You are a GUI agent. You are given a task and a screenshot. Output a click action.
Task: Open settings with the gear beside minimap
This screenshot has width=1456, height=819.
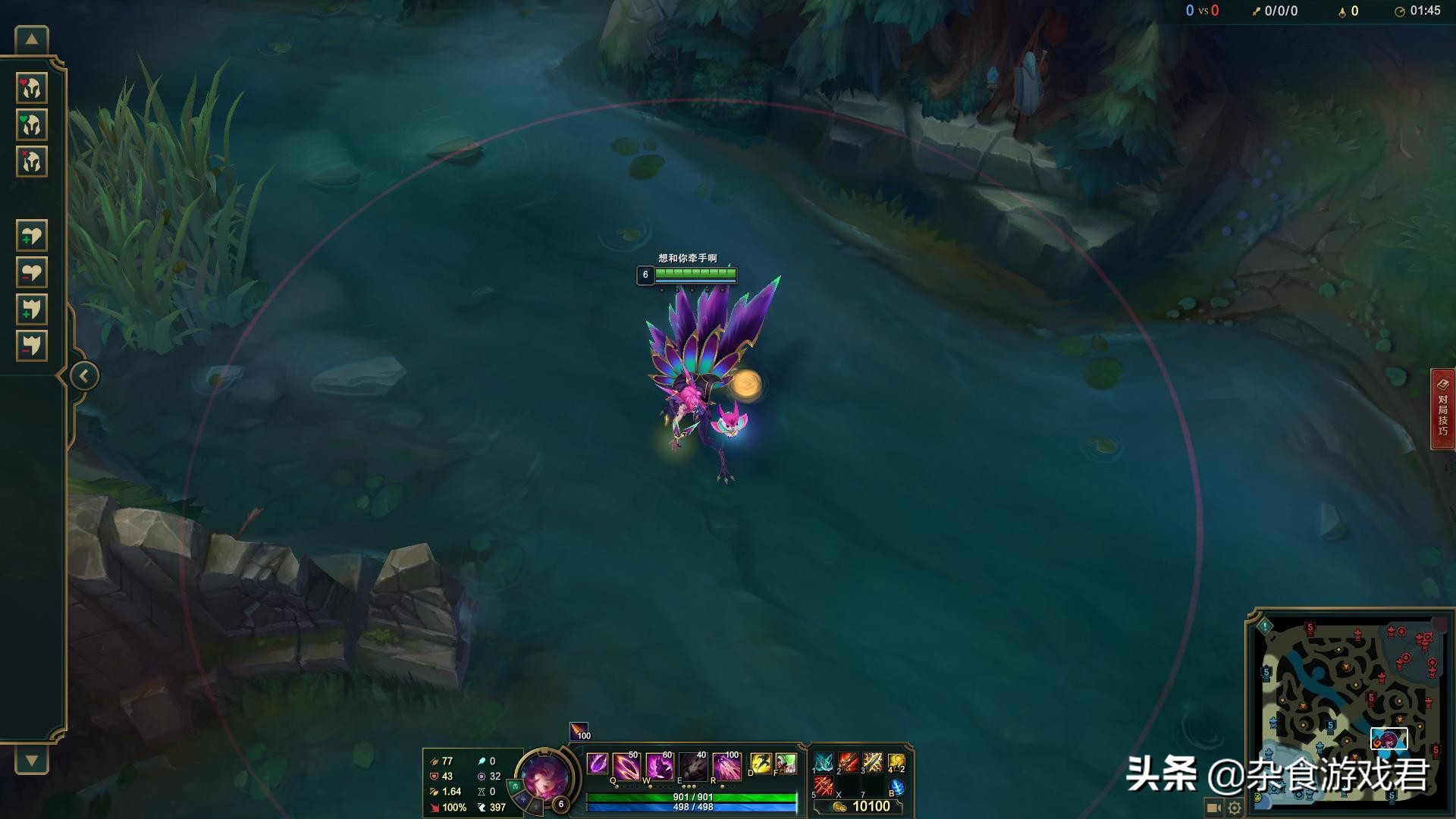pyautogui.click(x=1235, y=808)
